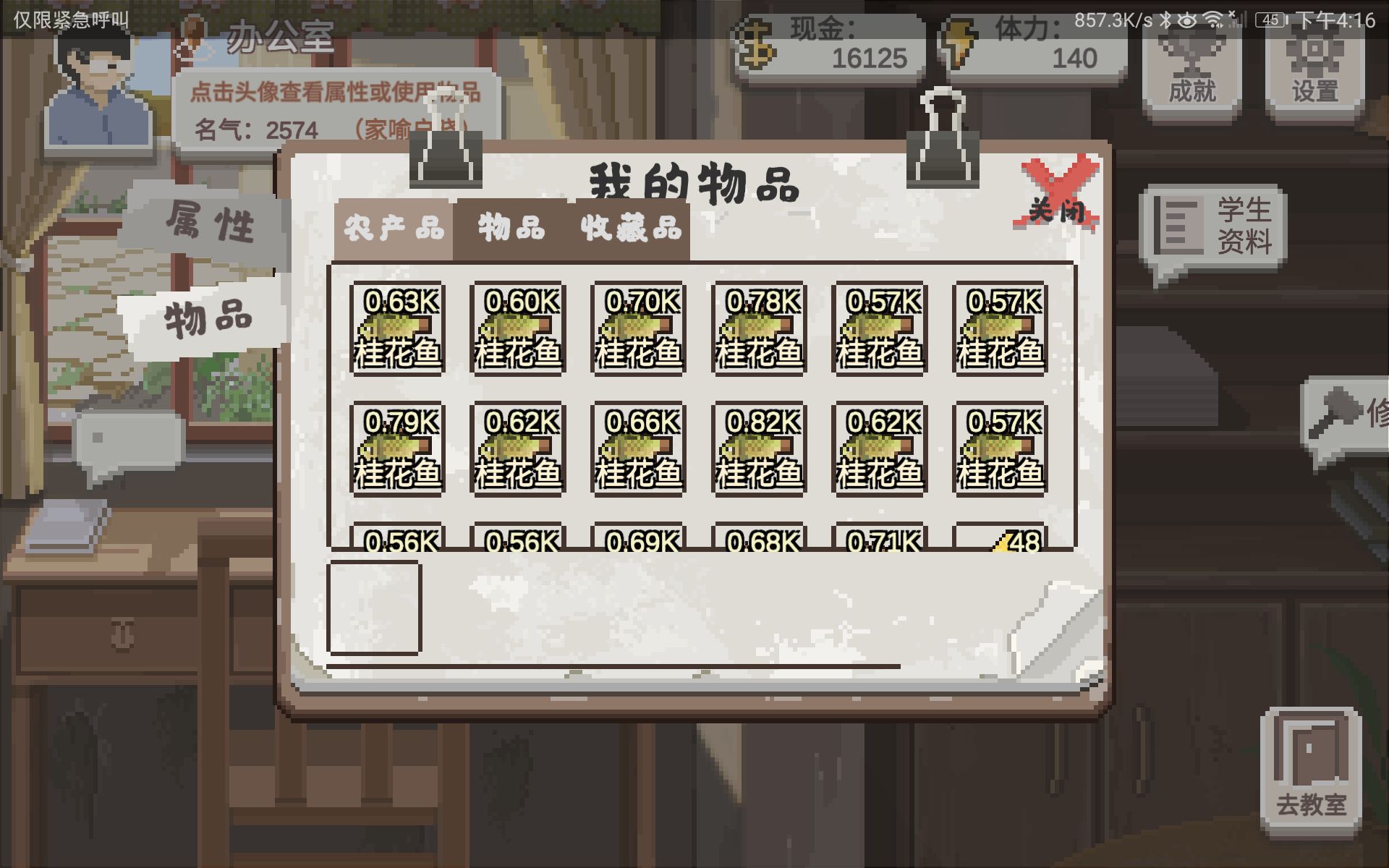This screenshot has width=1389, height=868.
Task: Select the 0.66K 桂花鱼 slot
Action: click(x=638, y=449)
